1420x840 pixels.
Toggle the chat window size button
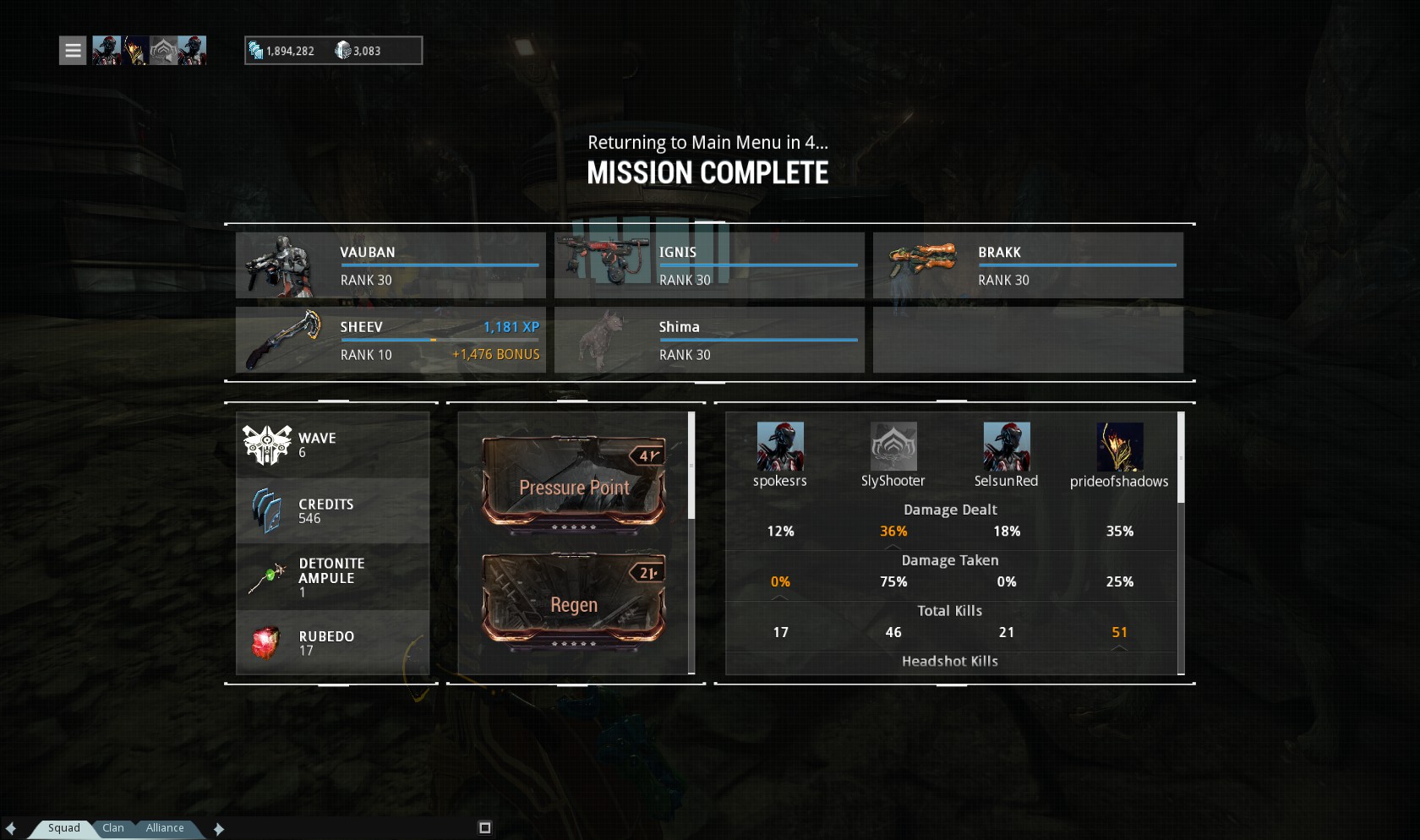tap(485, 828)
